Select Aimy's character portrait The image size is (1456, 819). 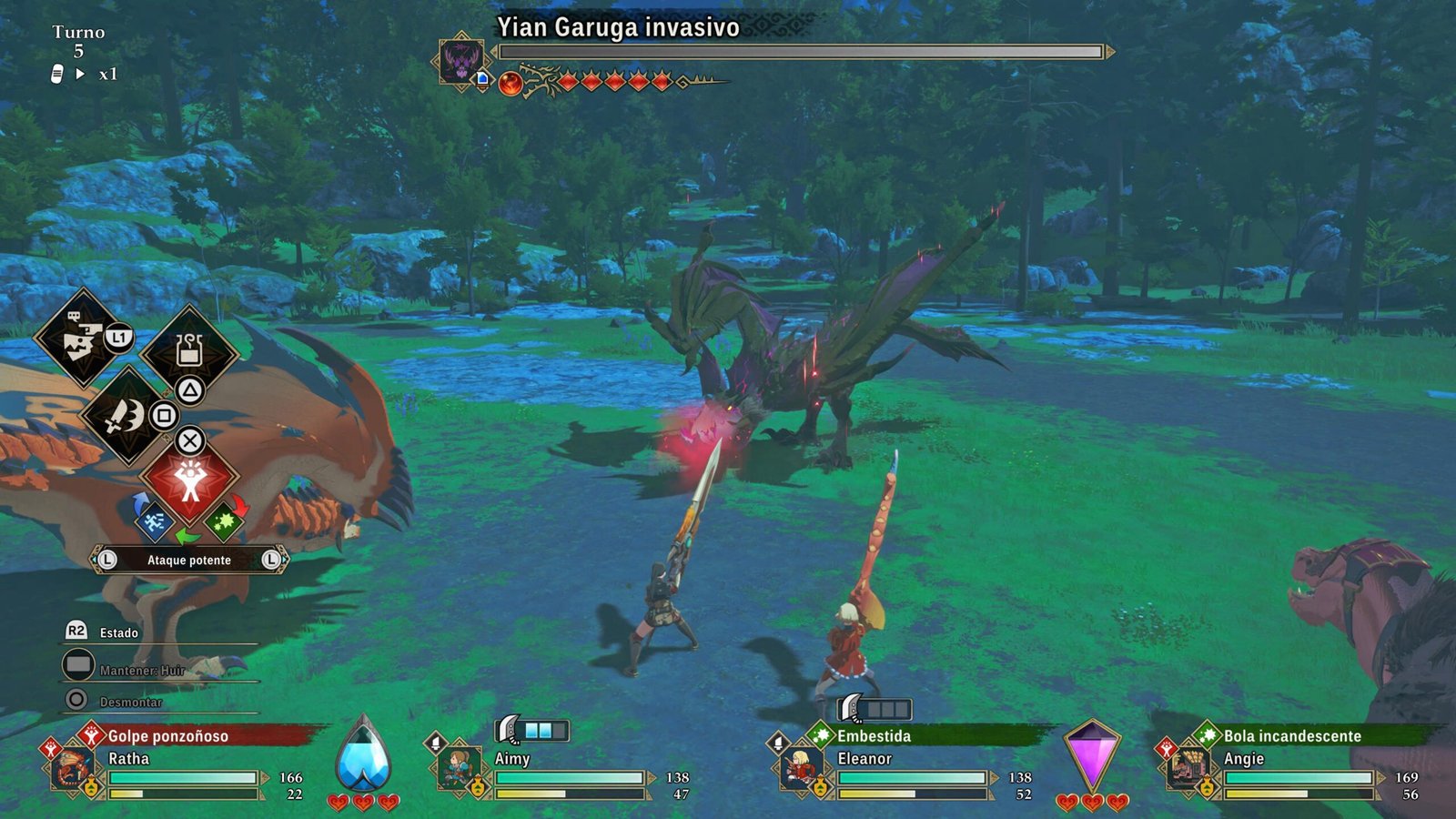tap(457, 769)
